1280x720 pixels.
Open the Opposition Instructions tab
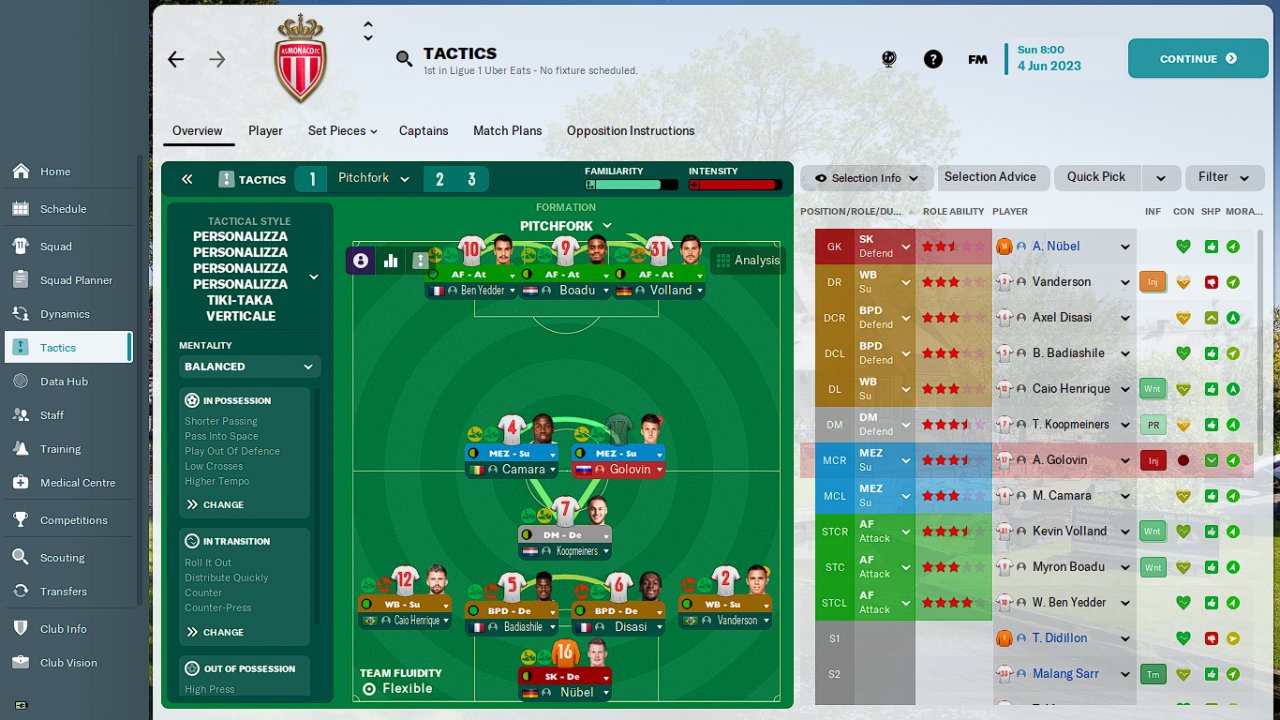(630, 131)
